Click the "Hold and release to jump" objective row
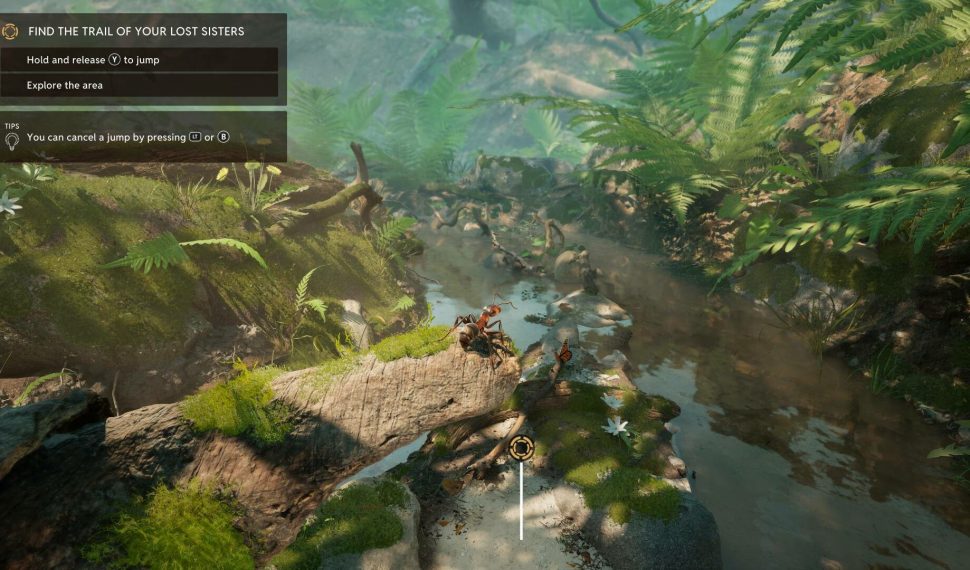The image size is (970, 570). [x=139, y=60]
